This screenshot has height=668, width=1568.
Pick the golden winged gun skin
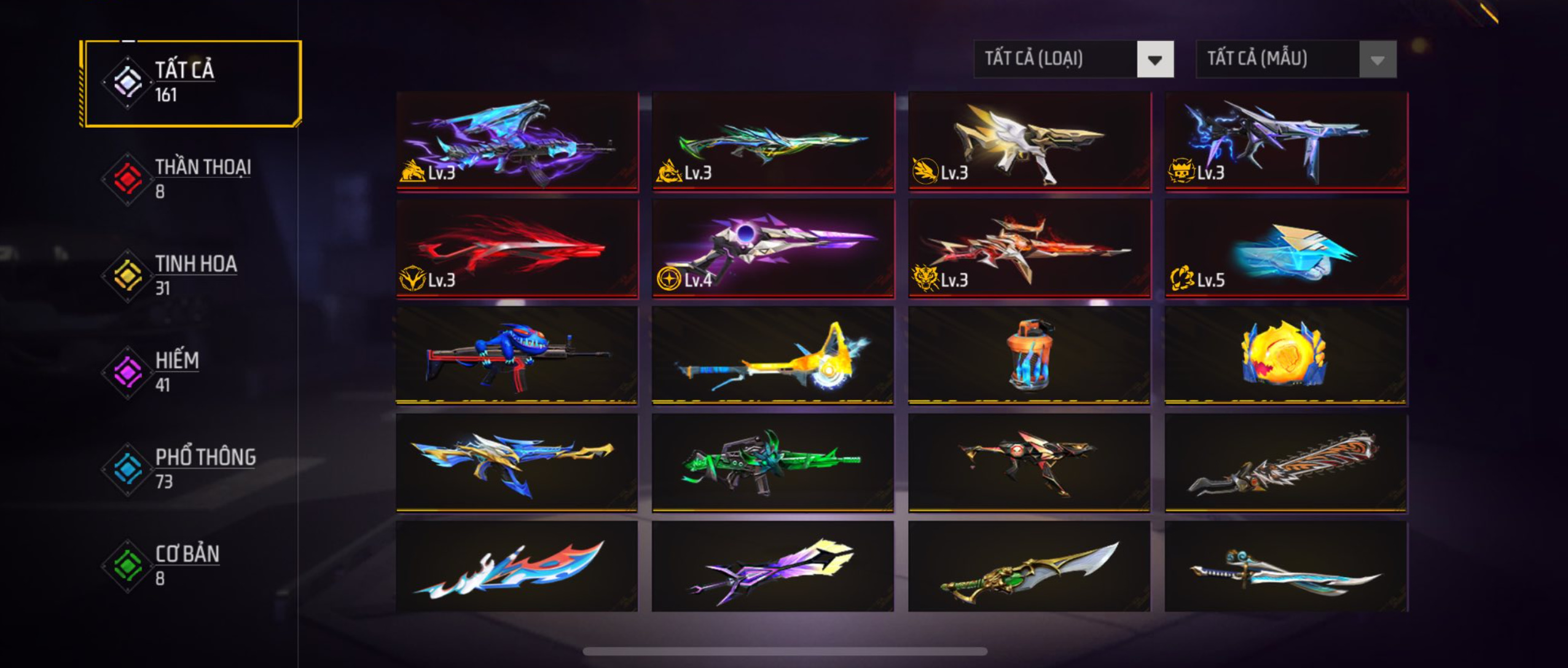tap(1029, 141)
